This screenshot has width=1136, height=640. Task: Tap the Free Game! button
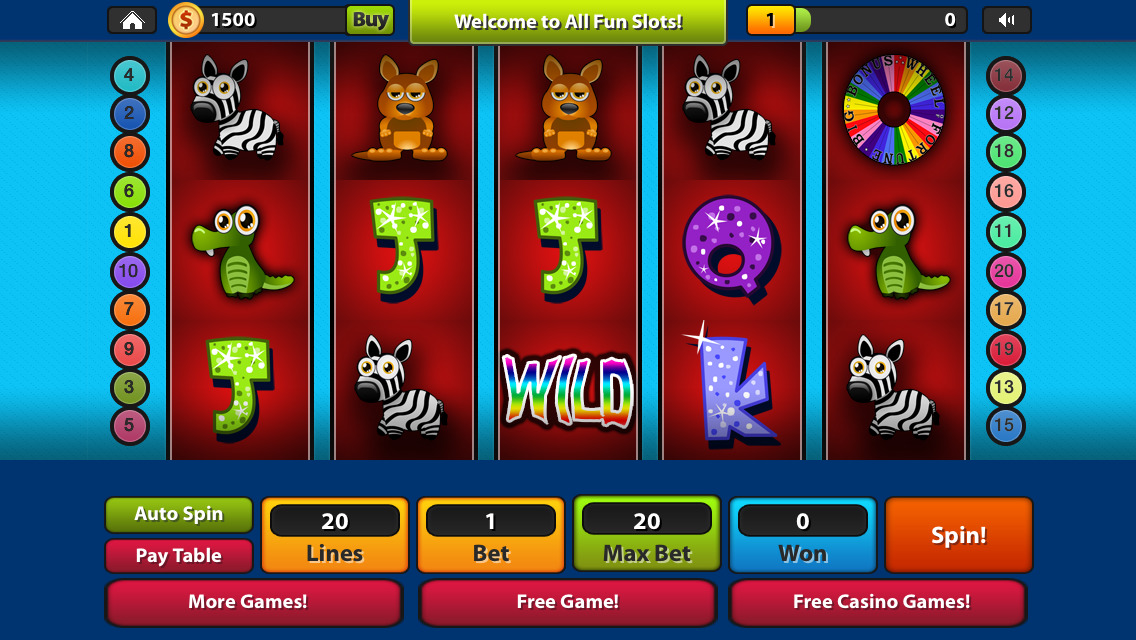tap(568, 602)
